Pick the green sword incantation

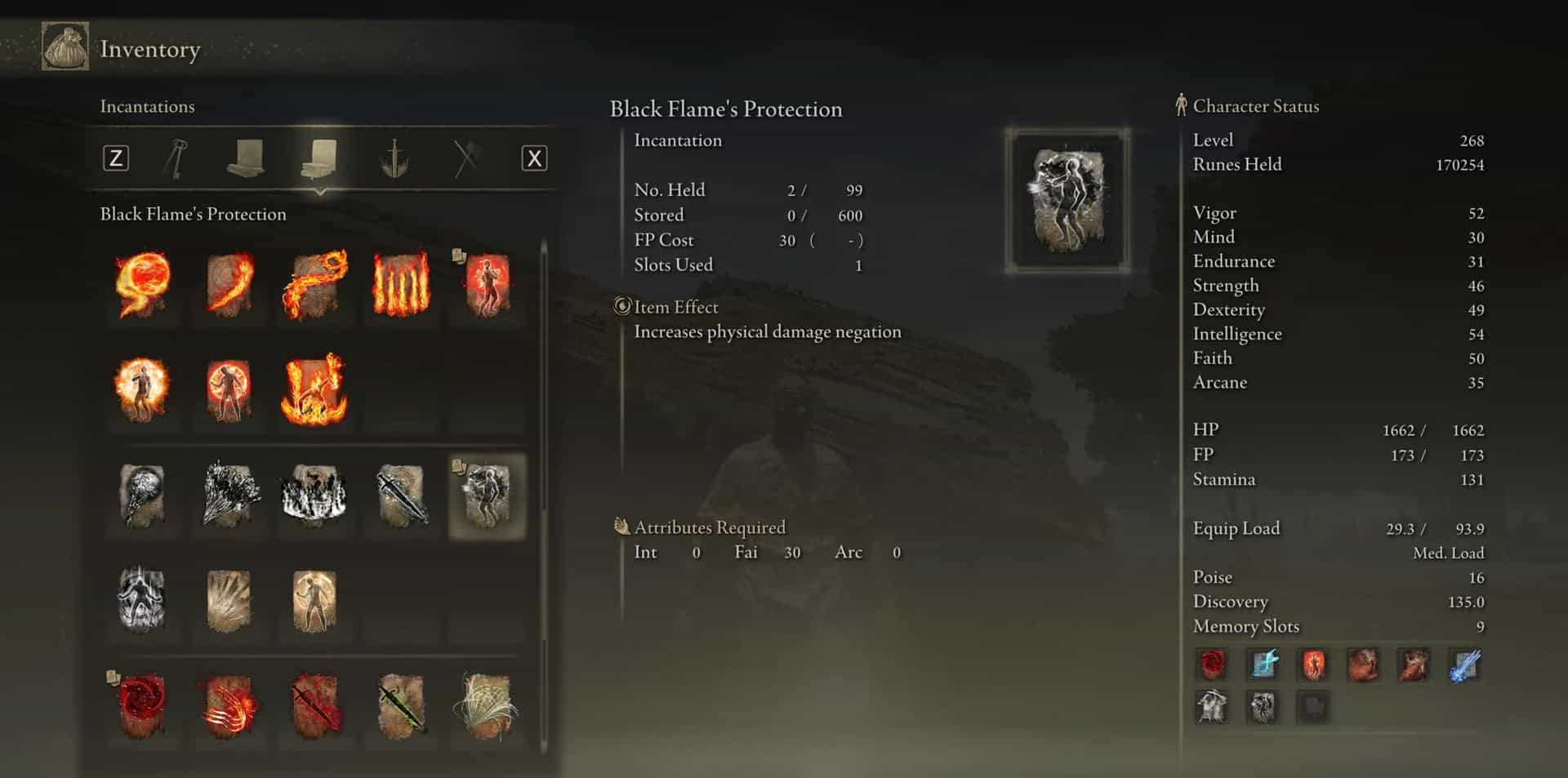coord(401,706)
